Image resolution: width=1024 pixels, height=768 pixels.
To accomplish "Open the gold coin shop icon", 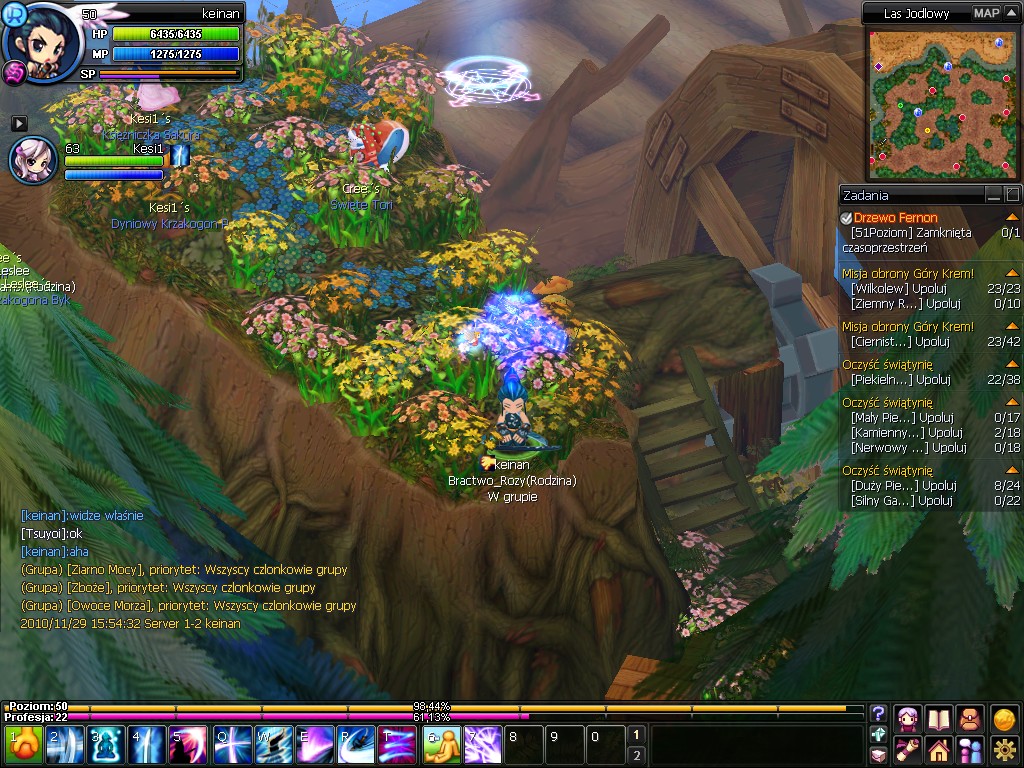I will 1004,718.
